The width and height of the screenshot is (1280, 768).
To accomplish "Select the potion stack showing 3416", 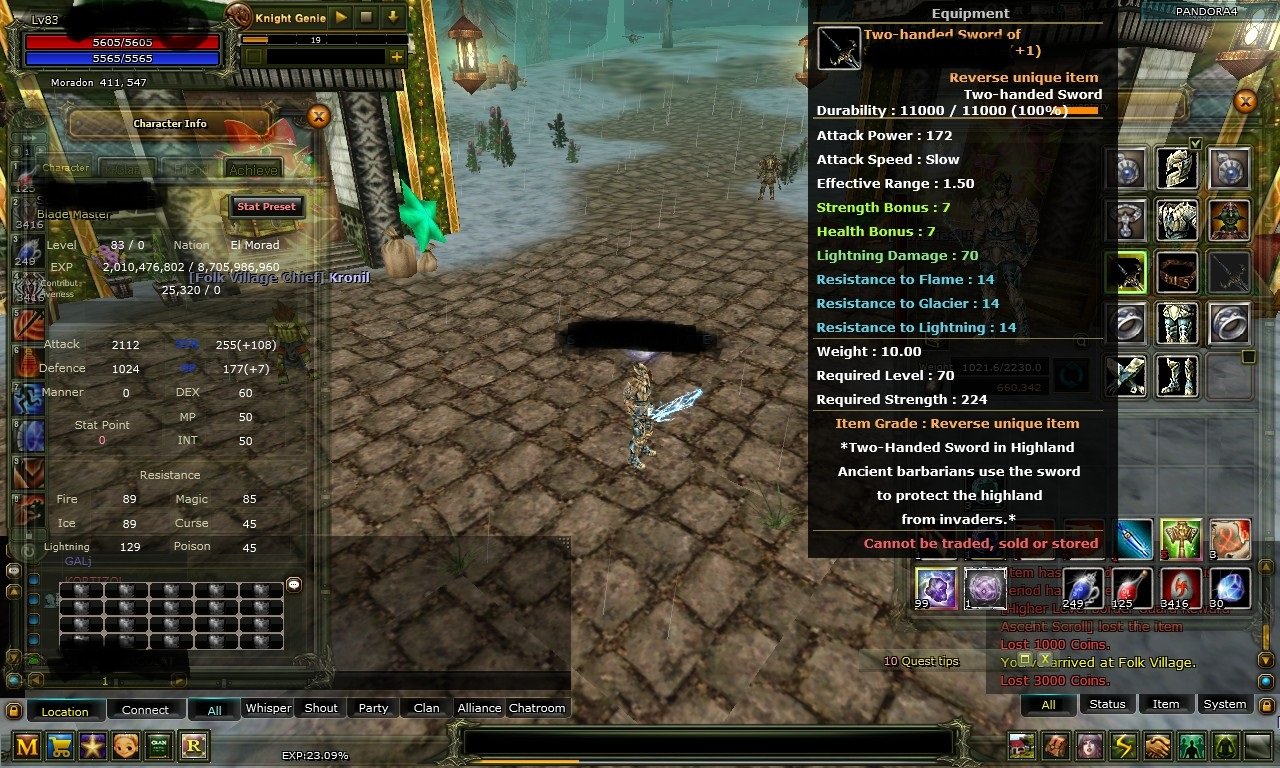I will (1180, 588).
